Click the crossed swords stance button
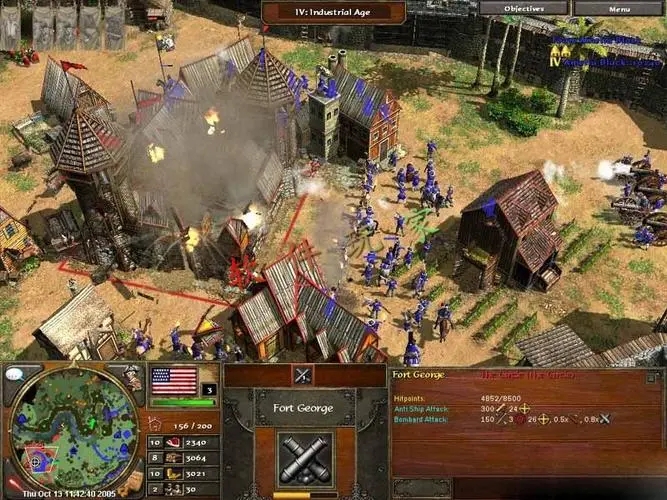Screen dimensions: 667x500 [x=303, y=375]
